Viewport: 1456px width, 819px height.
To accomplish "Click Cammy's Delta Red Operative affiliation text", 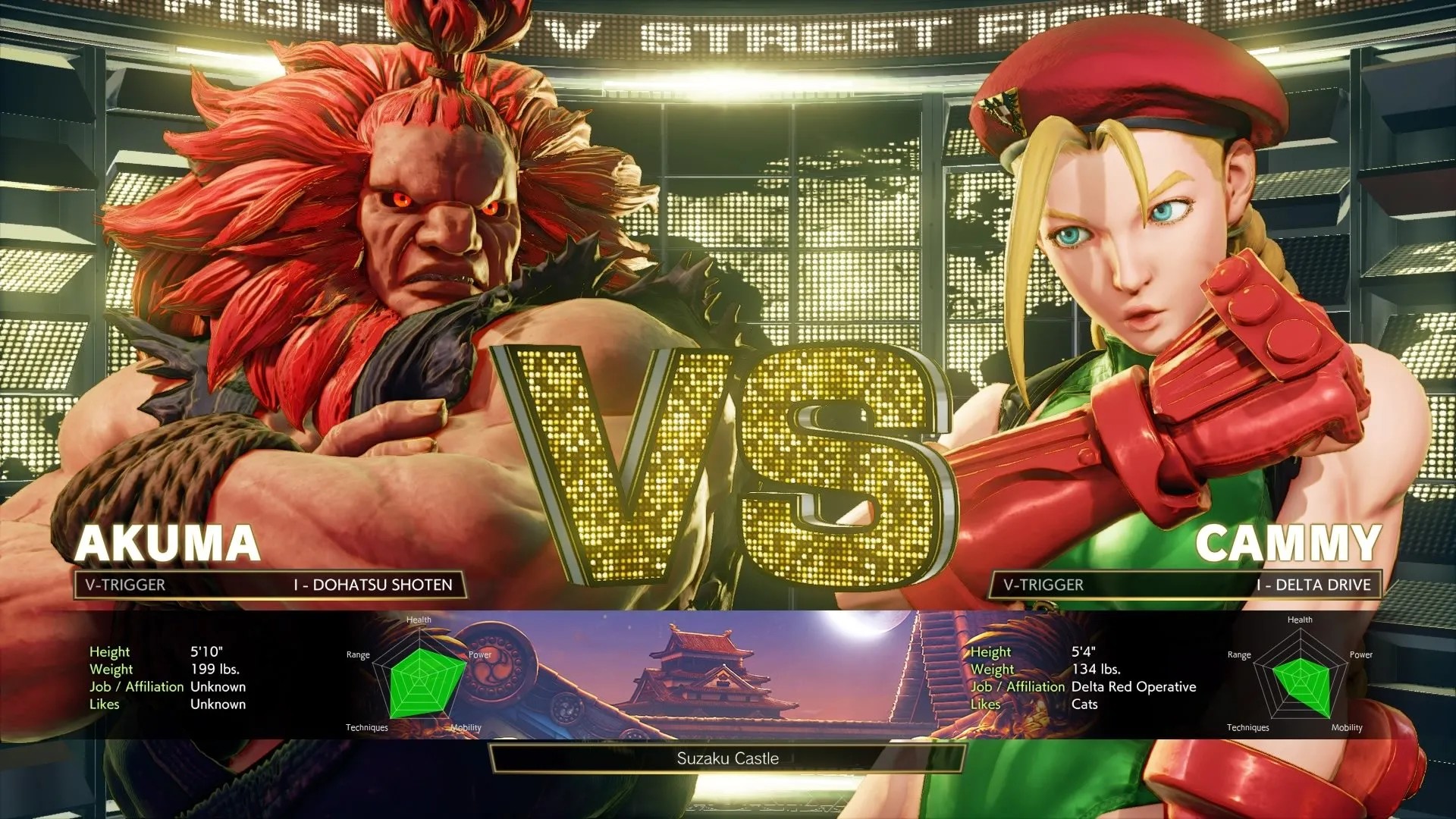I will (x=1134, y=686).
